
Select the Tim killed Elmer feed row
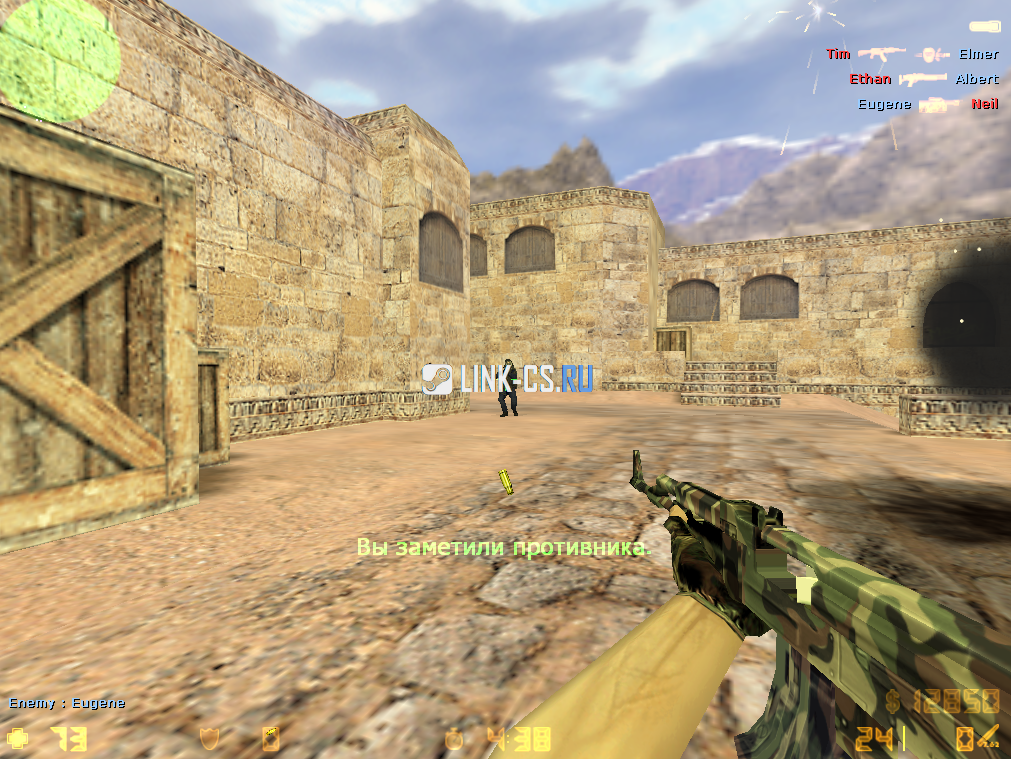tap(911, 54)
